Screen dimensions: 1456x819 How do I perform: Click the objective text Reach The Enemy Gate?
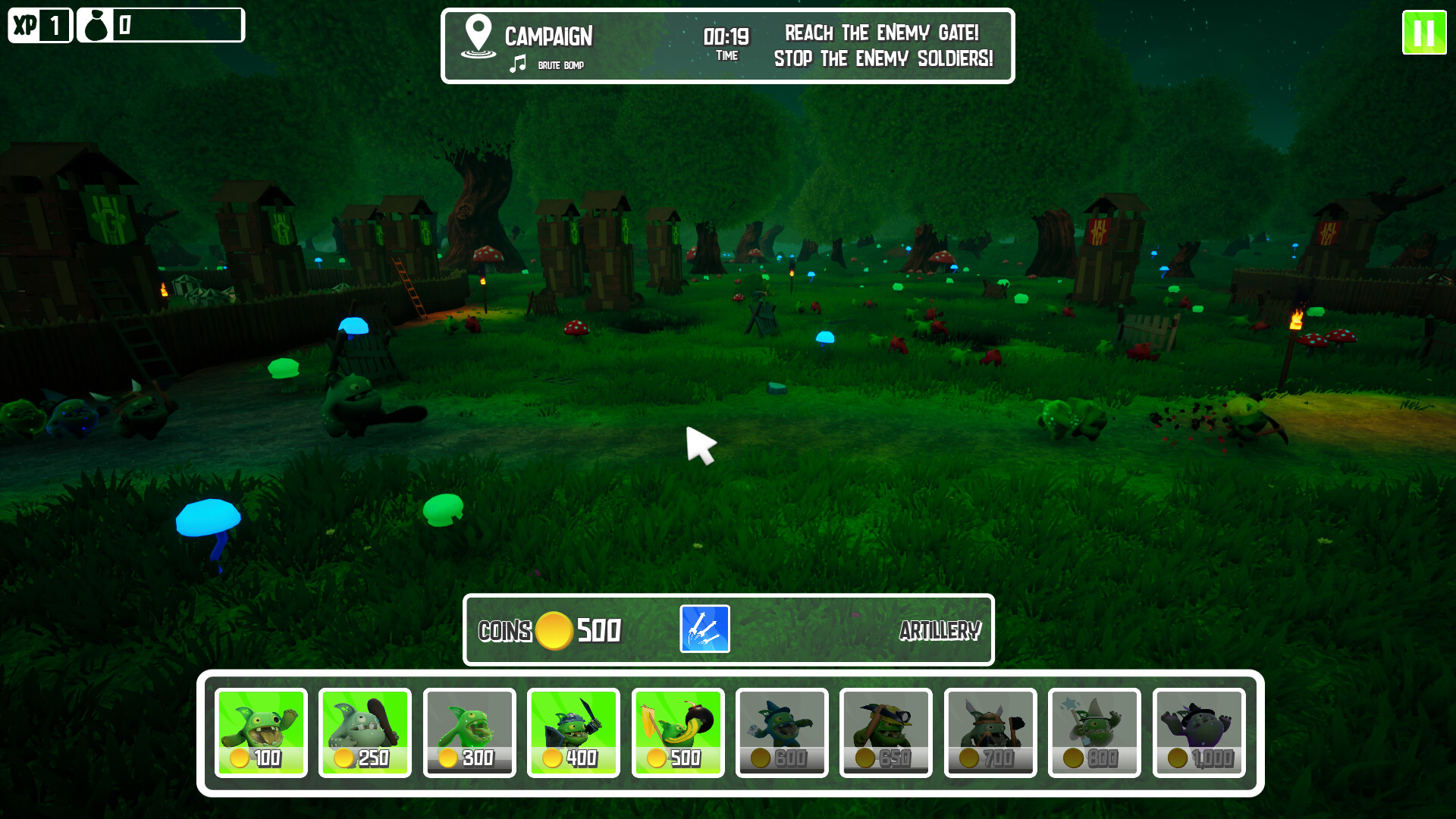[882, 33]
